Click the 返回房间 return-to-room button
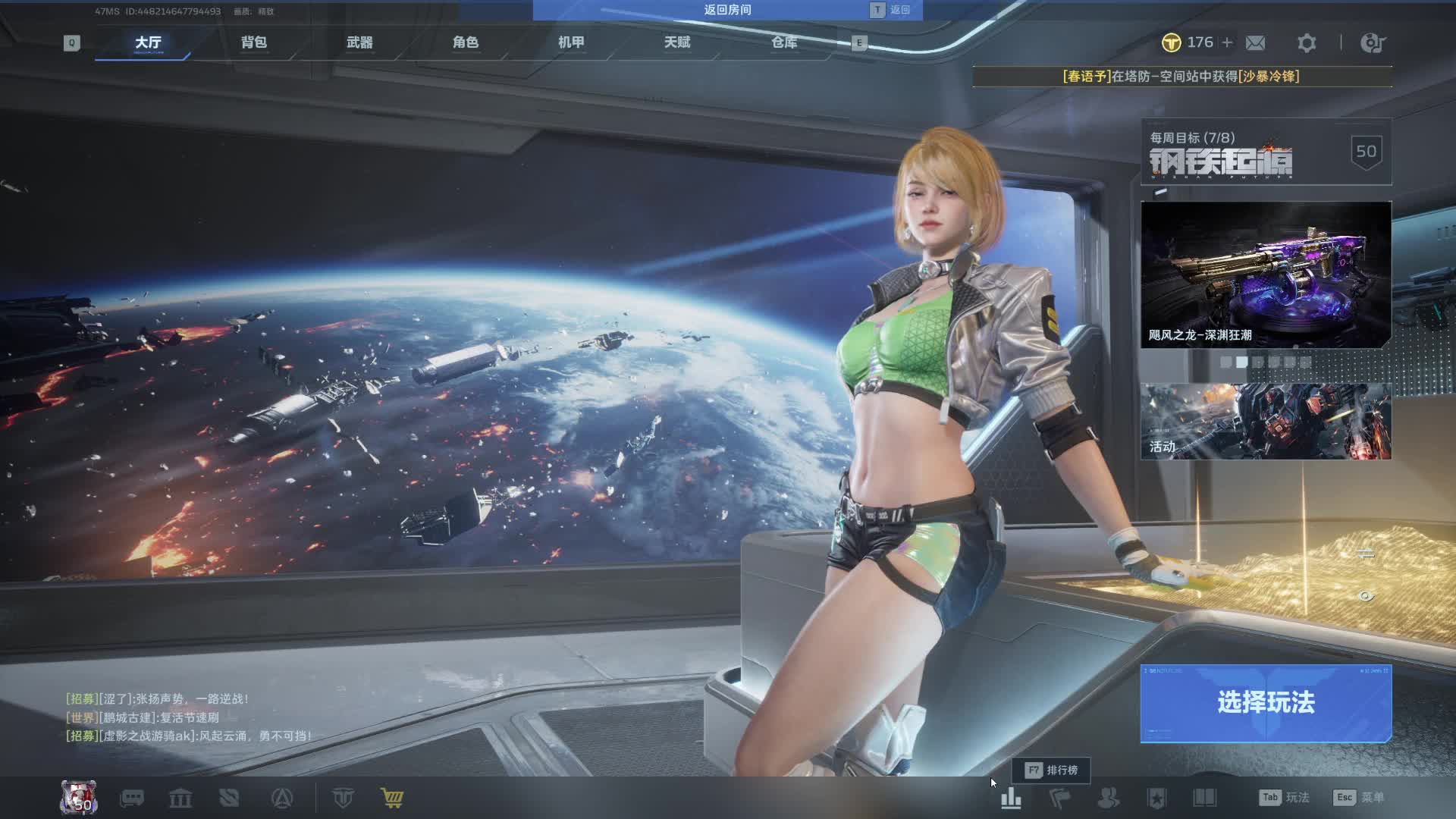Image resolution: width=1456 pixels, height=819 pixels. coord(727,10)
